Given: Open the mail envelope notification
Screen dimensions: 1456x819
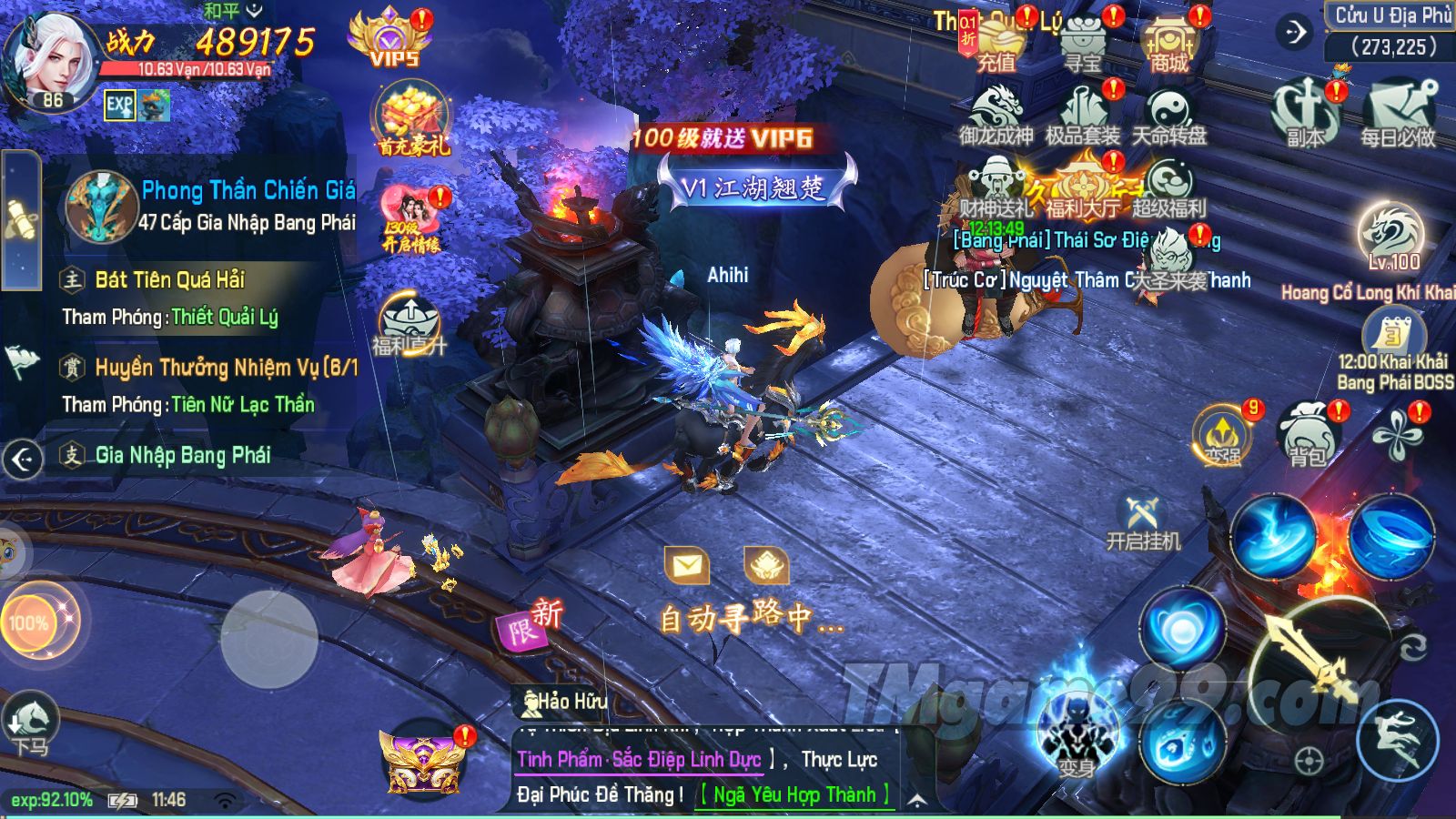Looking at the screenshot, I should [x=687, y=566].
